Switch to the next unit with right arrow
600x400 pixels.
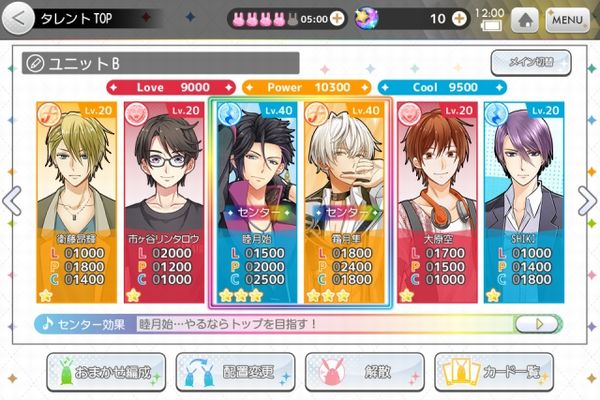(x=588, y=200)
